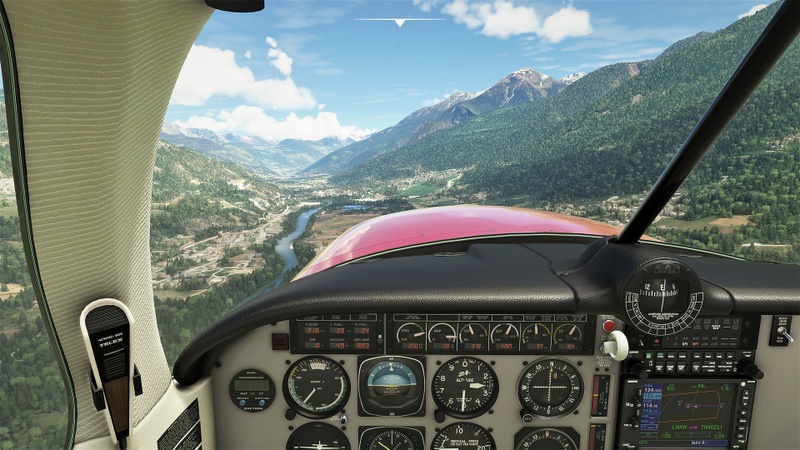Select the attitude indicator instrument
This screenshot has height=450, width=800.
pos(391,385)
